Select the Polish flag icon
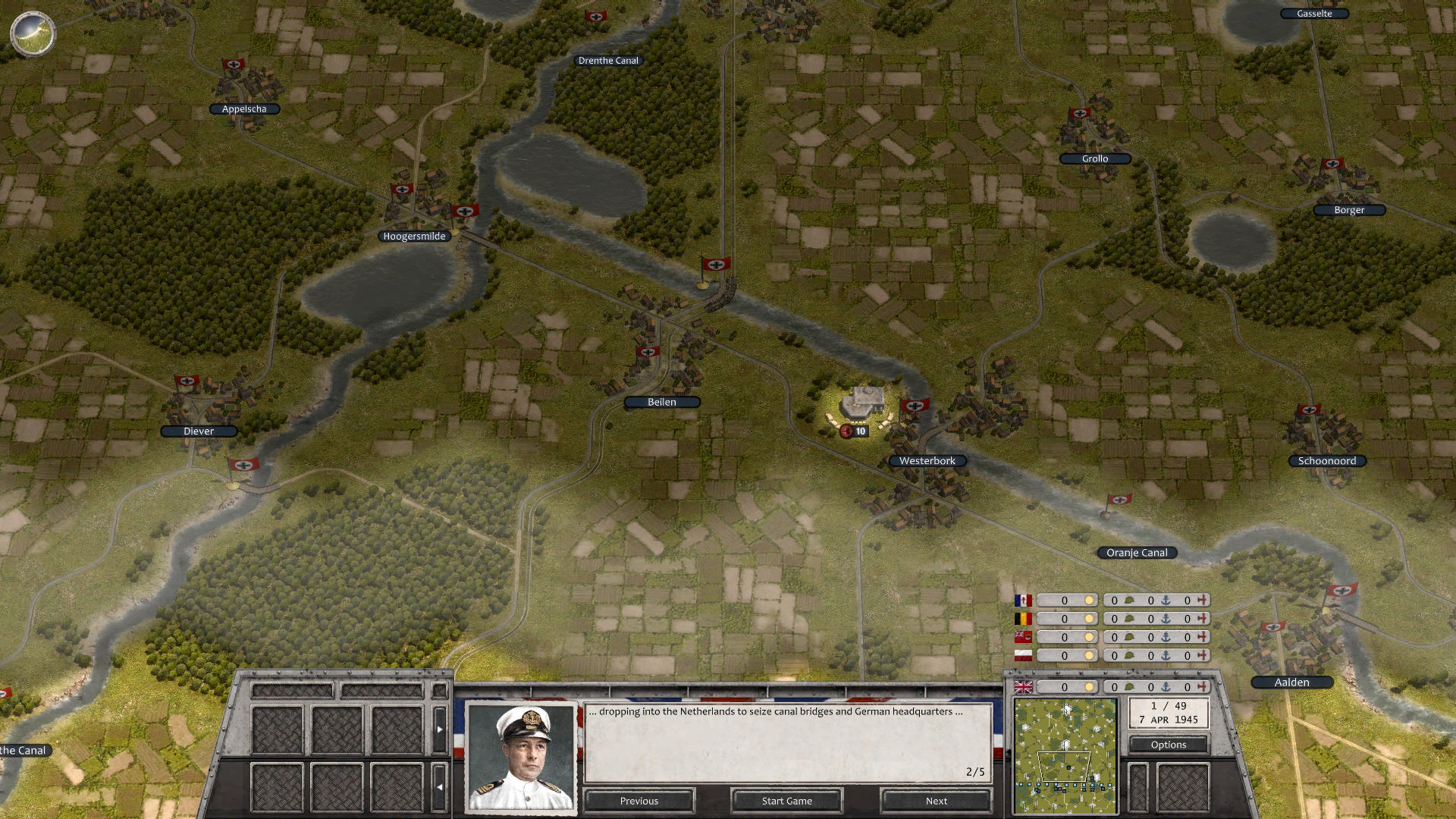 (x=1022, y=655)
